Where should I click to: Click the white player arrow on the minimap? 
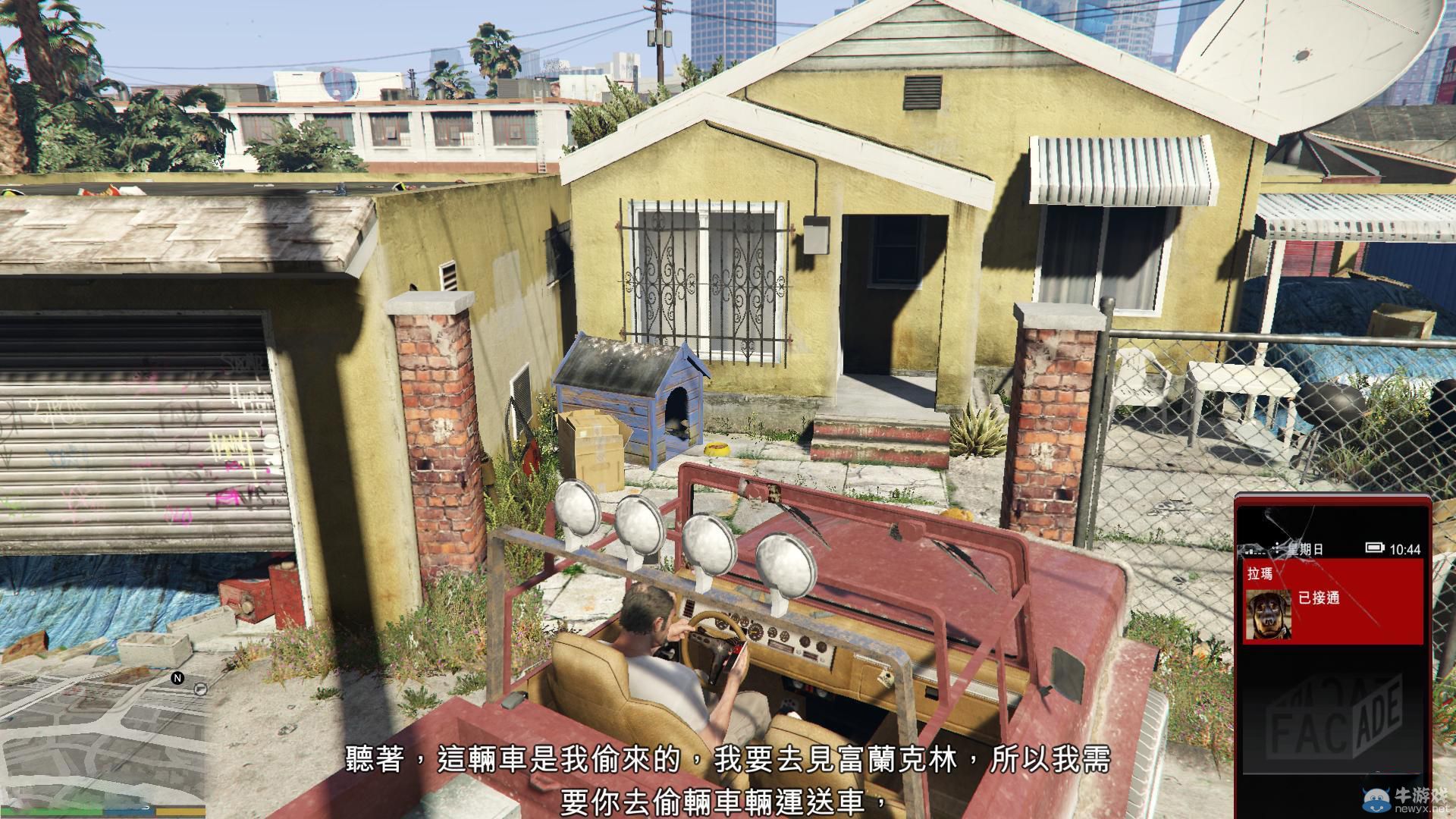(x=147, y=807)
